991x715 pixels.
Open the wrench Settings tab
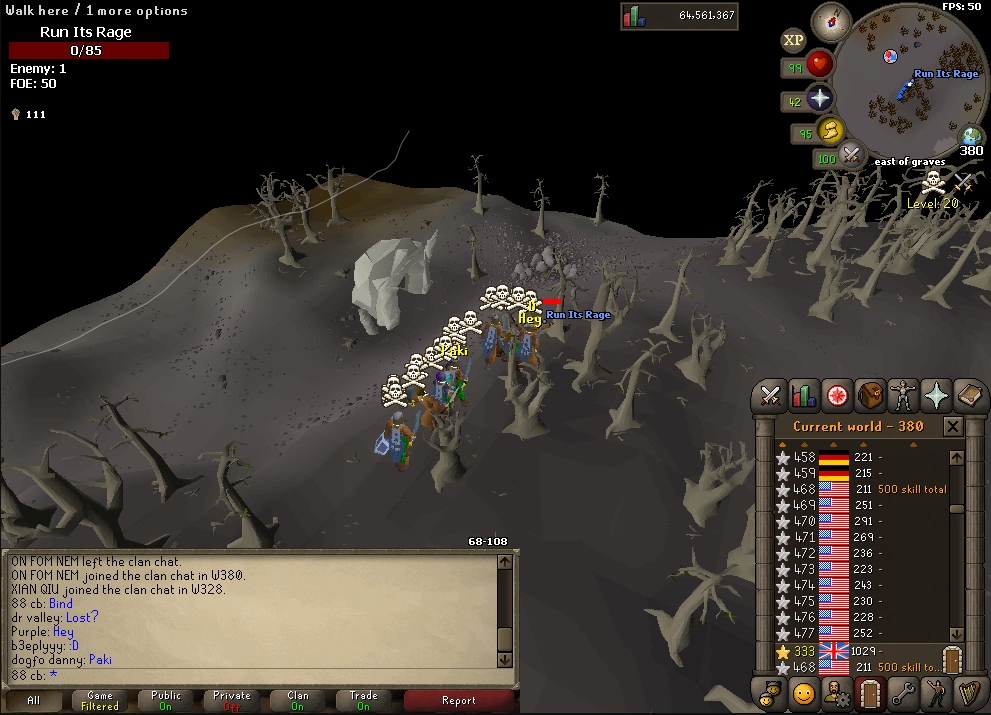point(903,692)
